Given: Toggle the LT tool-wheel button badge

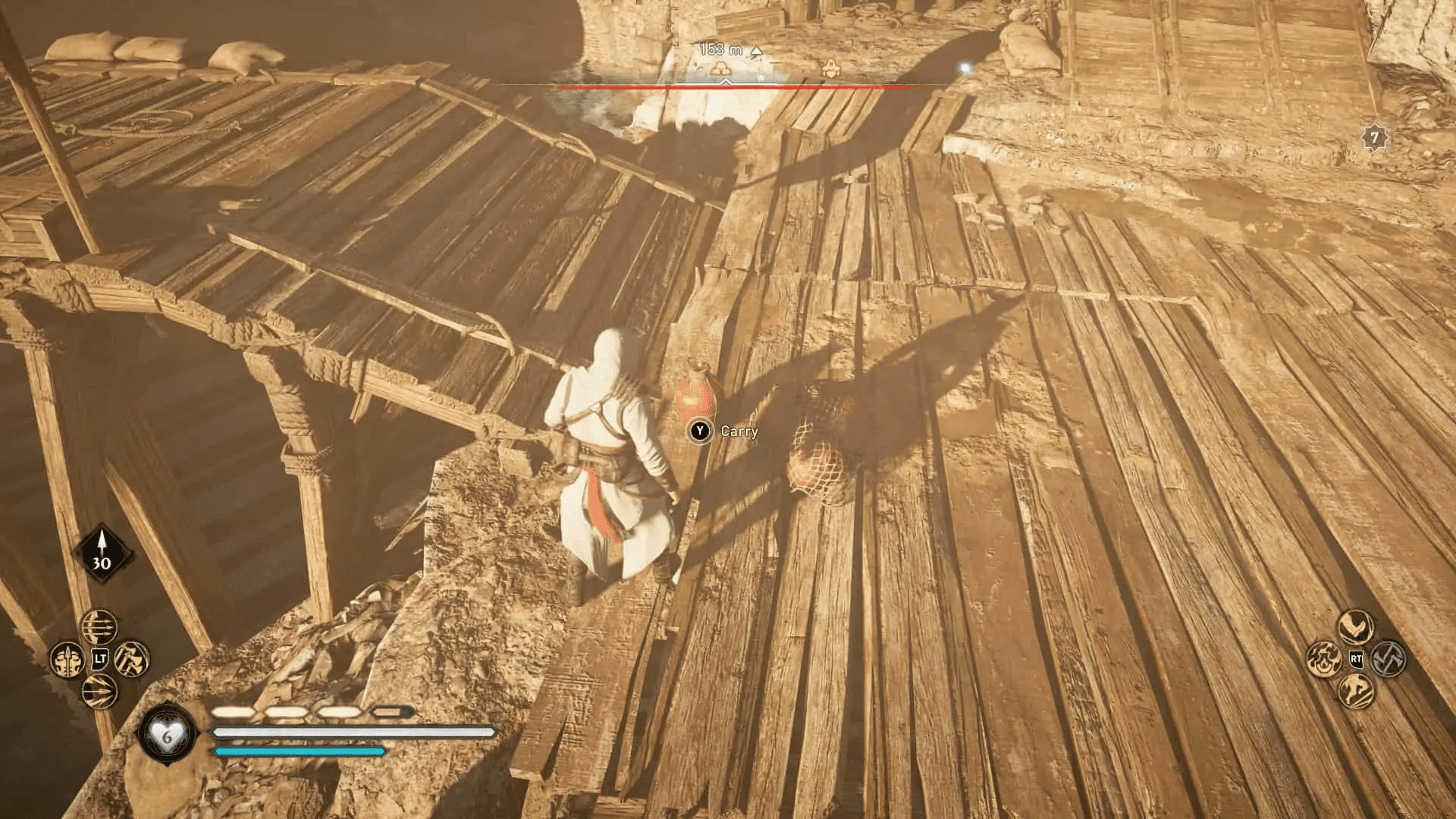Looking at the screenshot, I should tap(99, 659).
